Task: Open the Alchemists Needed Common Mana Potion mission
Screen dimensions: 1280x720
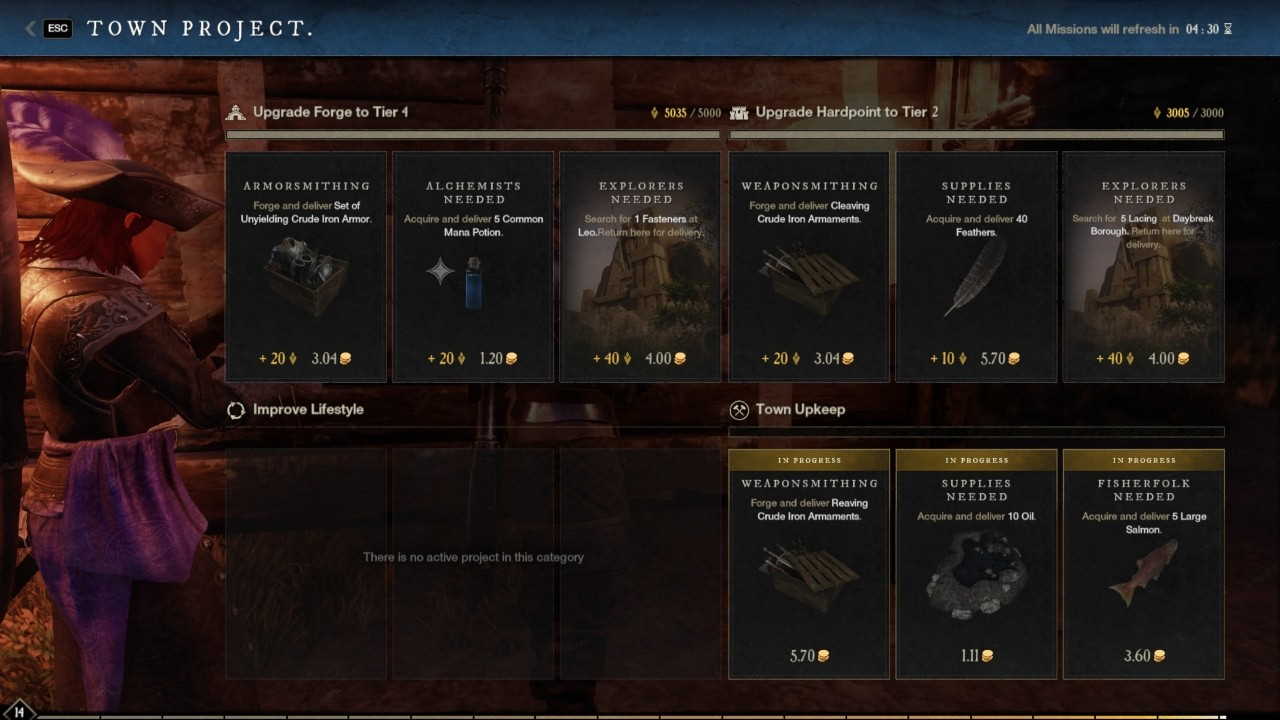Action: coord(473,267)
